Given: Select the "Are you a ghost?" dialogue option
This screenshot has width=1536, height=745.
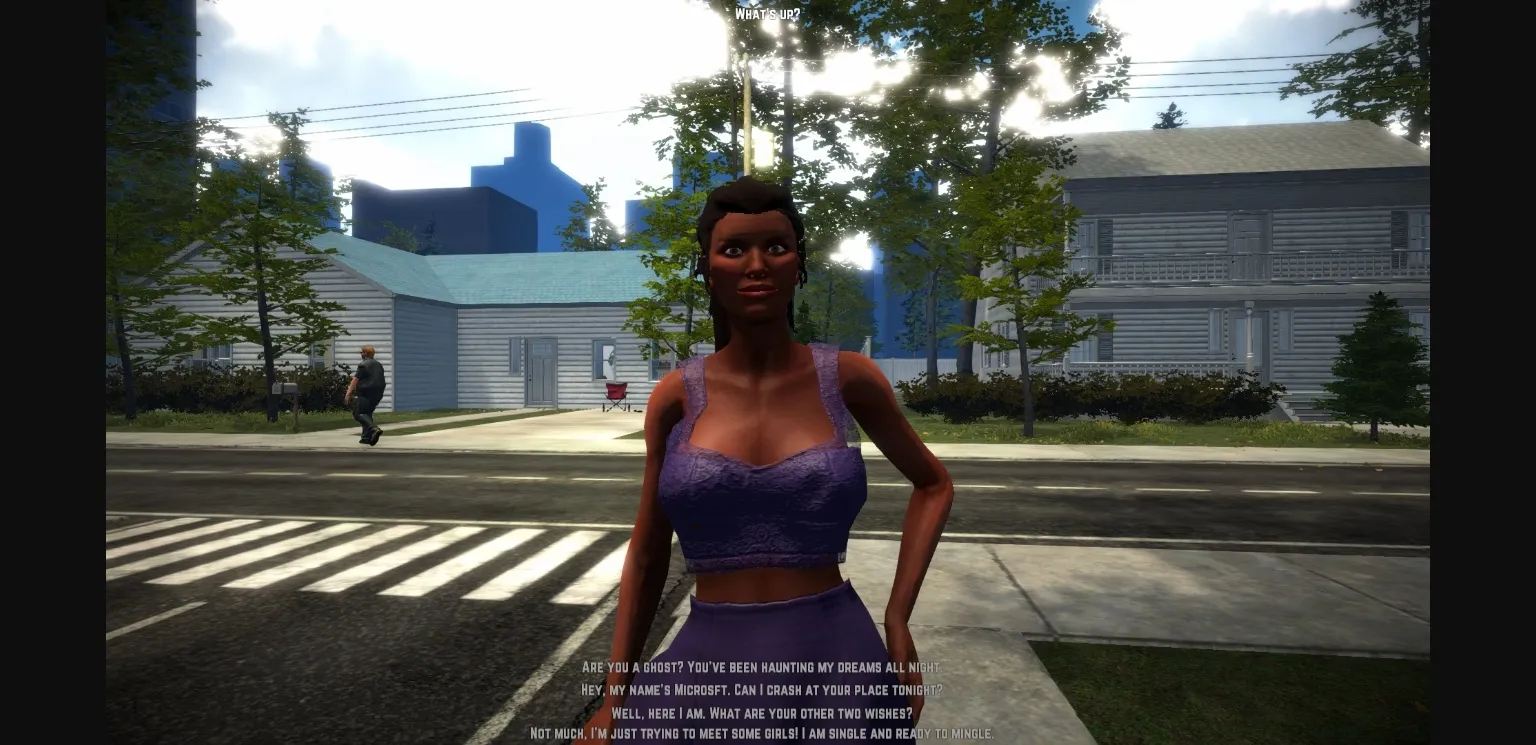Looking at the screenshot, I should pos(762,668).
